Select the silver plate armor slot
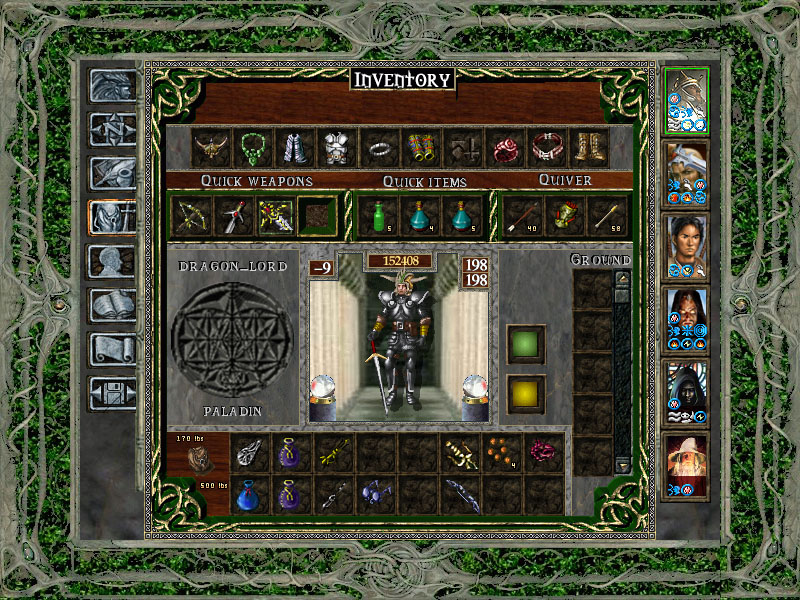Screen dimensions: 800x600 pos(337,148)
